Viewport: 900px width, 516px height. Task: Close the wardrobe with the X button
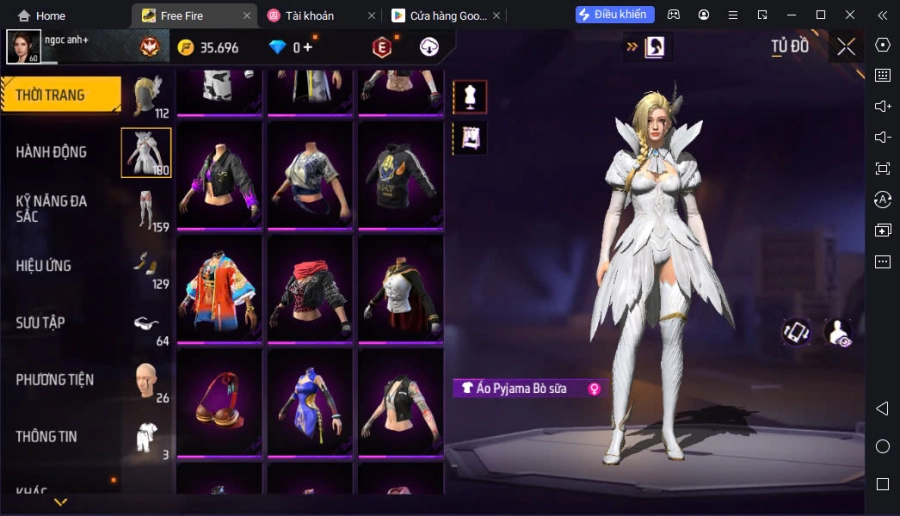tap(846, 46)
